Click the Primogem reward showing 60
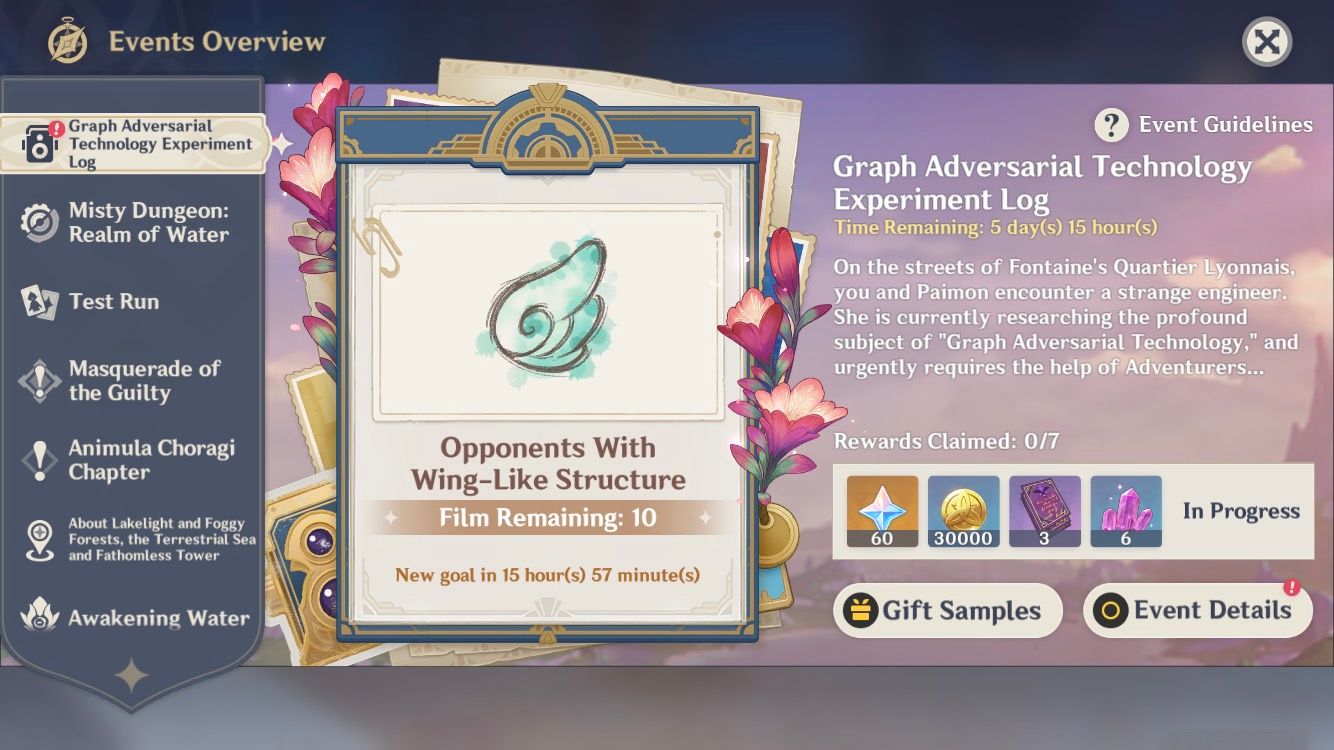The width and height of the screenshot is (1334, 750). 880,511
